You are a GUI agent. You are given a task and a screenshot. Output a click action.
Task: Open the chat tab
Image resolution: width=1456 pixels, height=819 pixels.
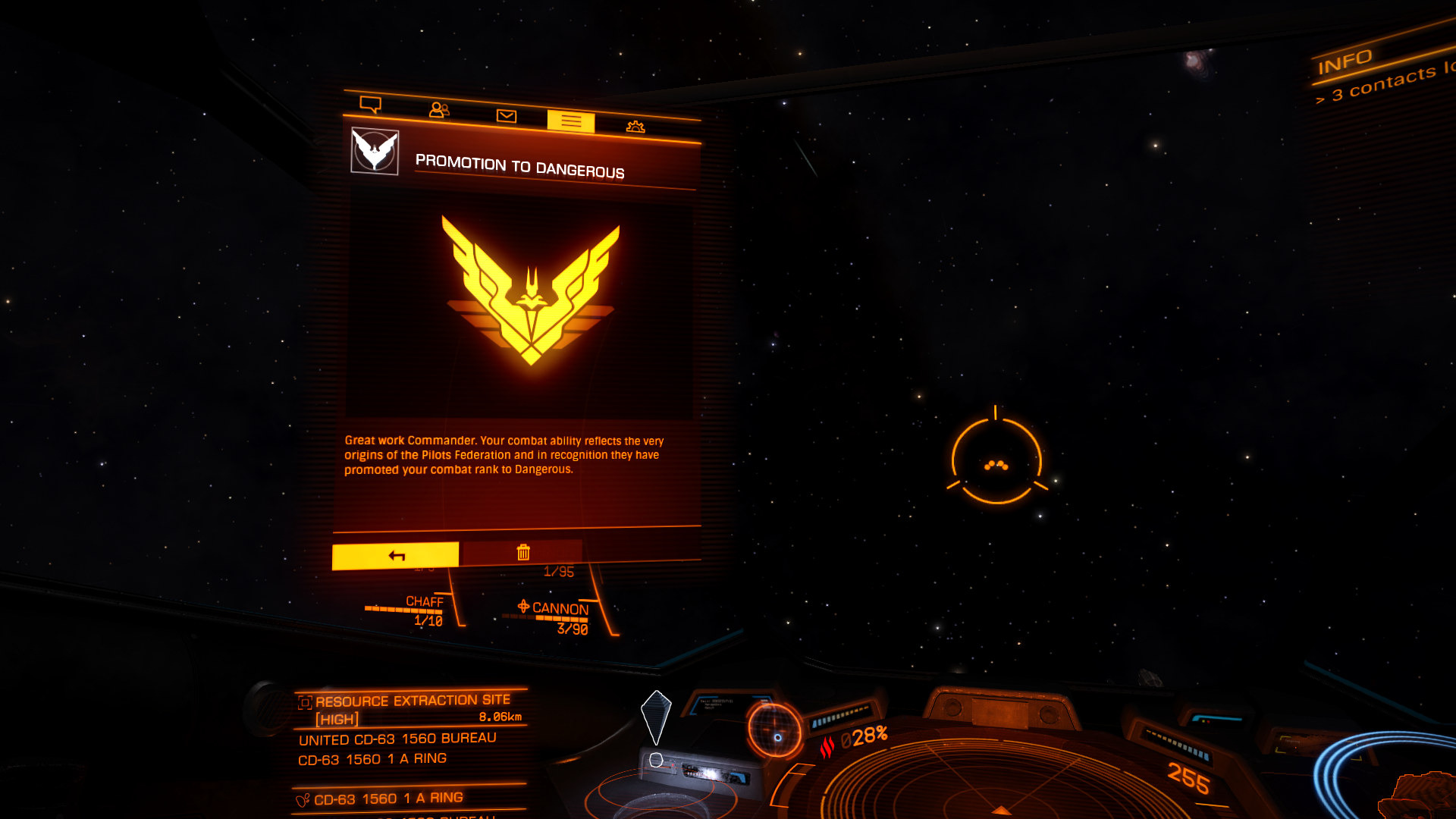(x=370, y=105)
